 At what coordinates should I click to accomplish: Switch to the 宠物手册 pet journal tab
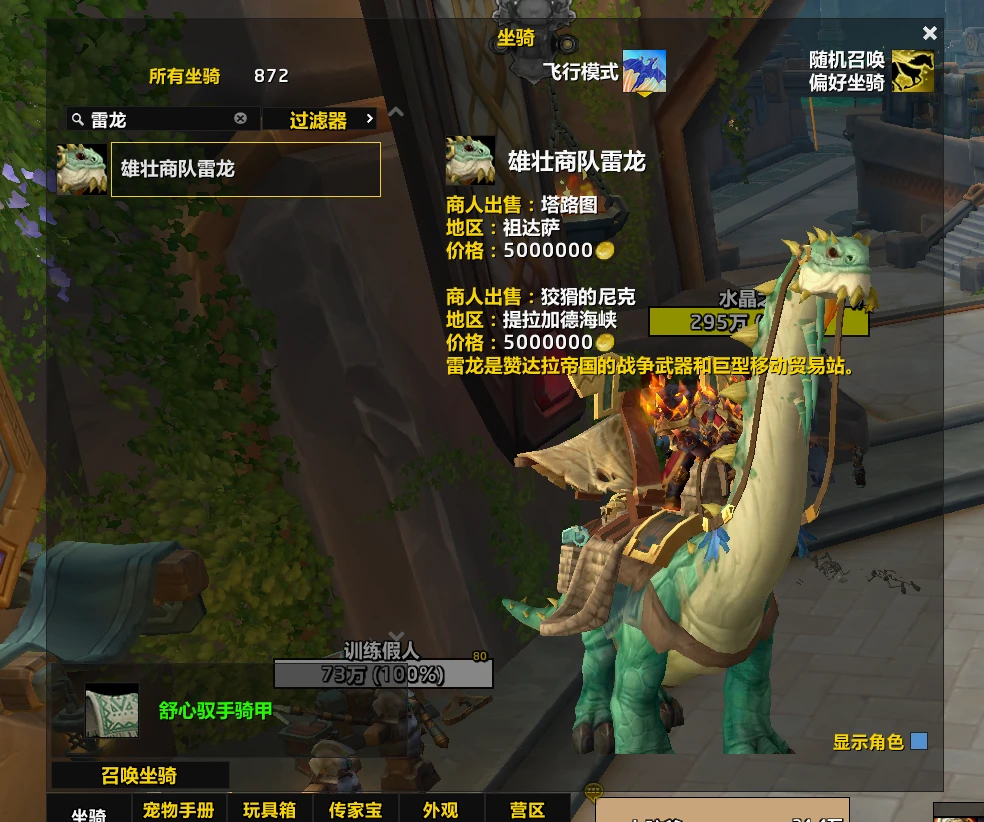point(179,810)
